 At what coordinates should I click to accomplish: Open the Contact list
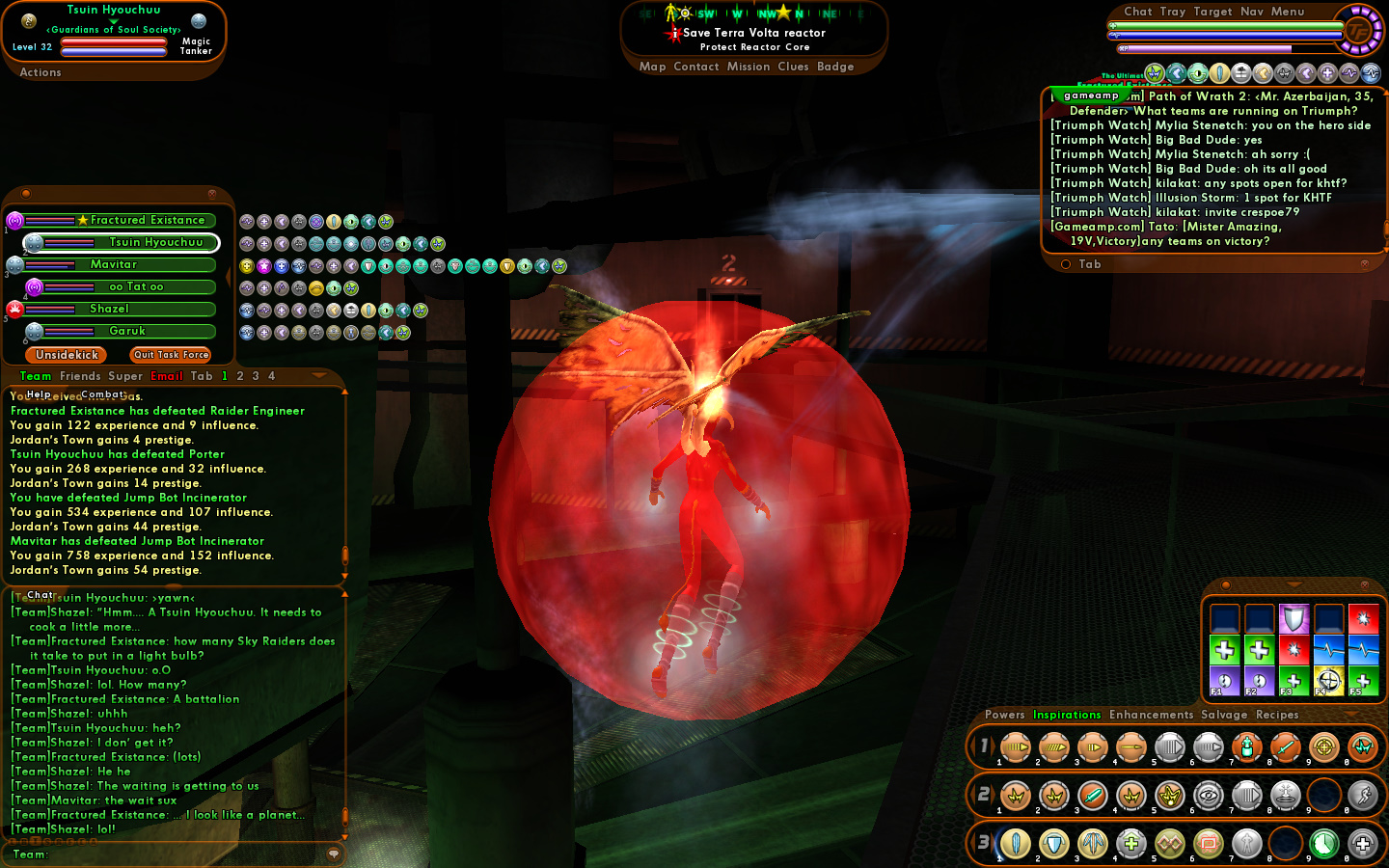696,67
